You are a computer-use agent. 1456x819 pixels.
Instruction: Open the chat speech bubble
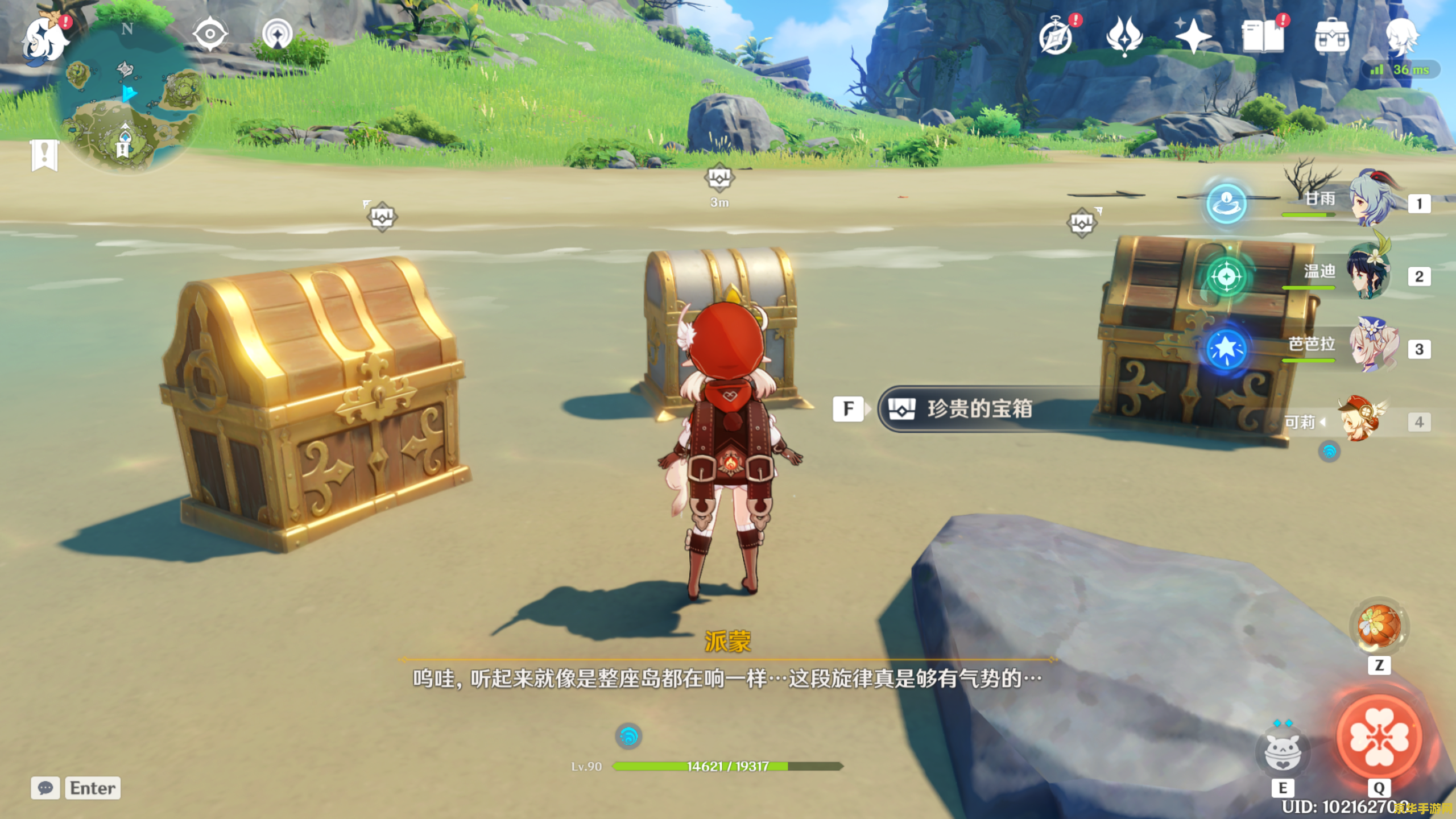[x=45, y=788]
